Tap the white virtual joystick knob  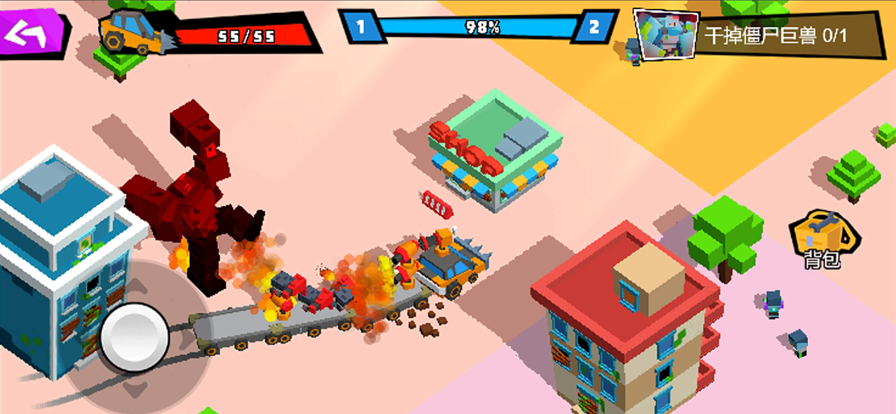(x=137, y=336)
